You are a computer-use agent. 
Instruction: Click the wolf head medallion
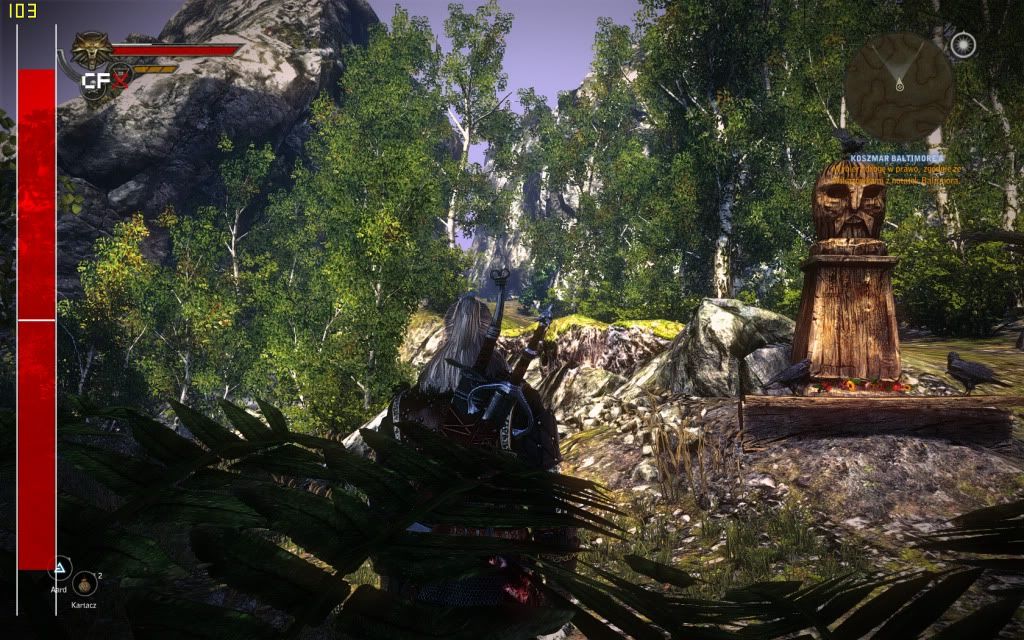click(91, 49)
